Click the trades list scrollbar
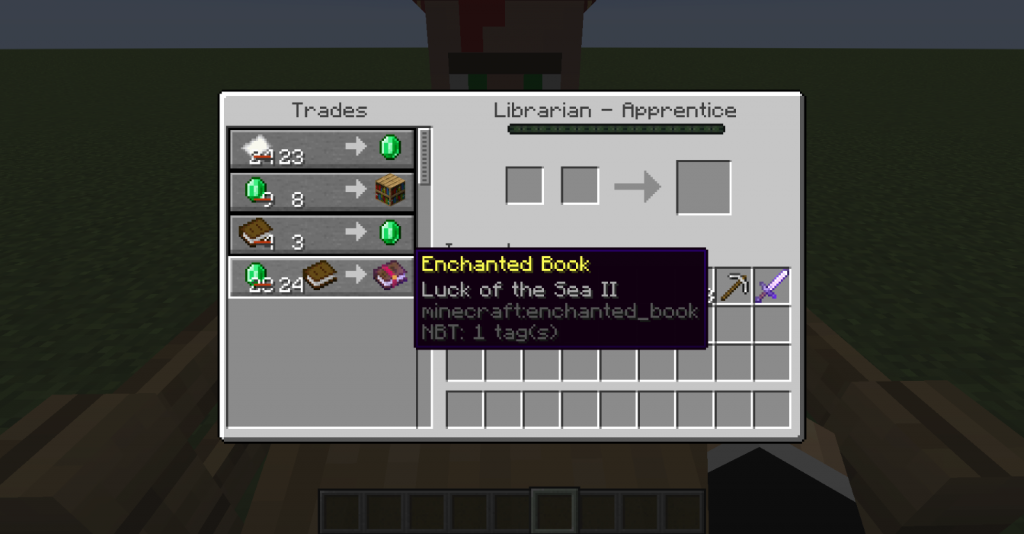The height and width of the screenshot is (534, 1024). point(424,157)
